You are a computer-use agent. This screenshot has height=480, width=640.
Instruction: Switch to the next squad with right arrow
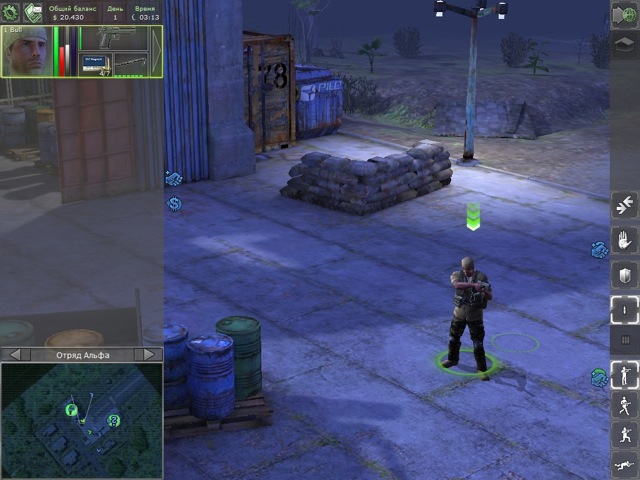(149, 354)
